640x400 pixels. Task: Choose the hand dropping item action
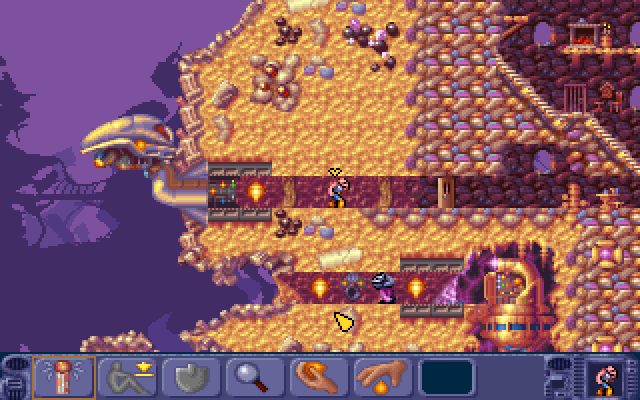click(x=384, y=377)
